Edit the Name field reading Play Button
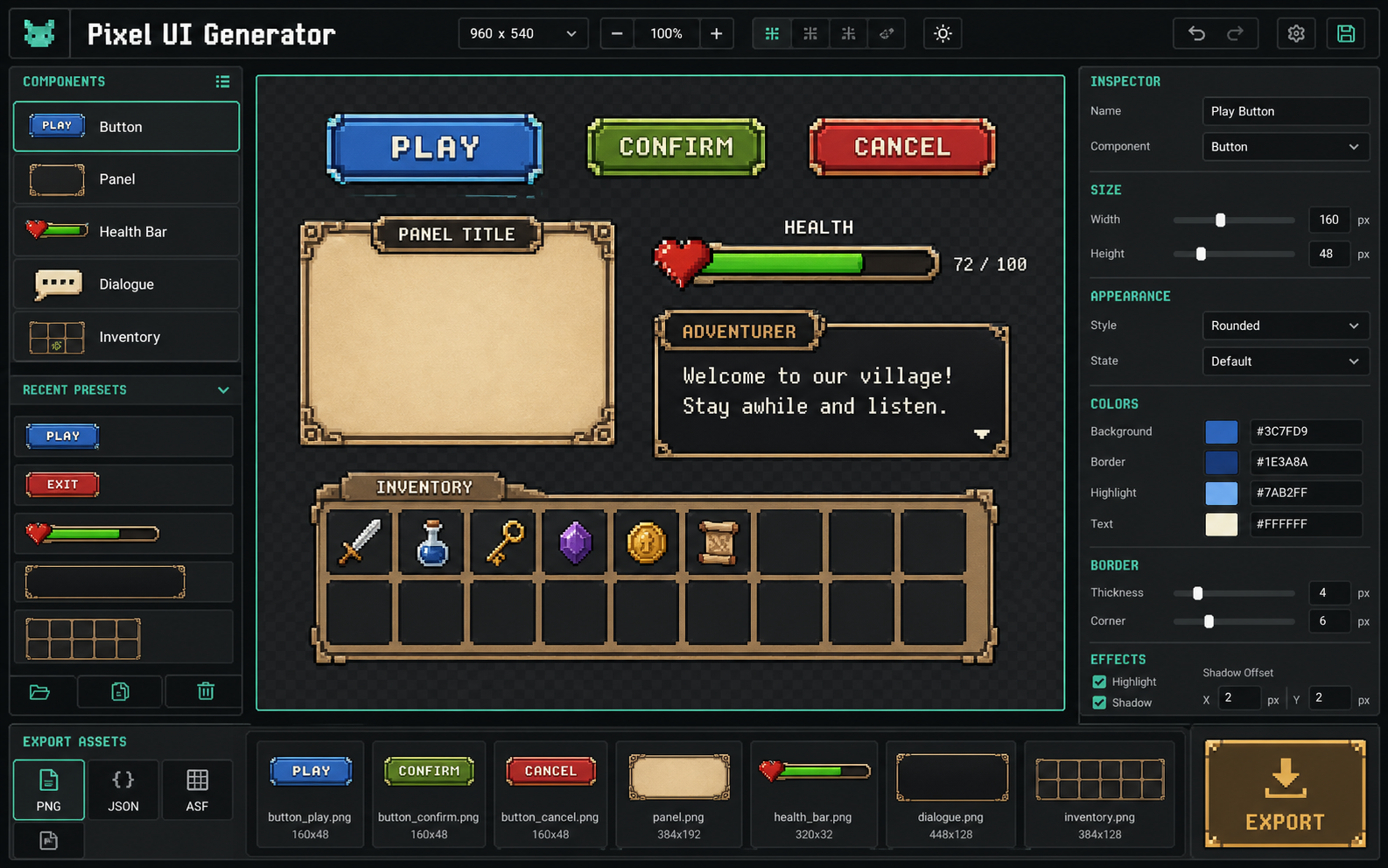 [1285, 111]
